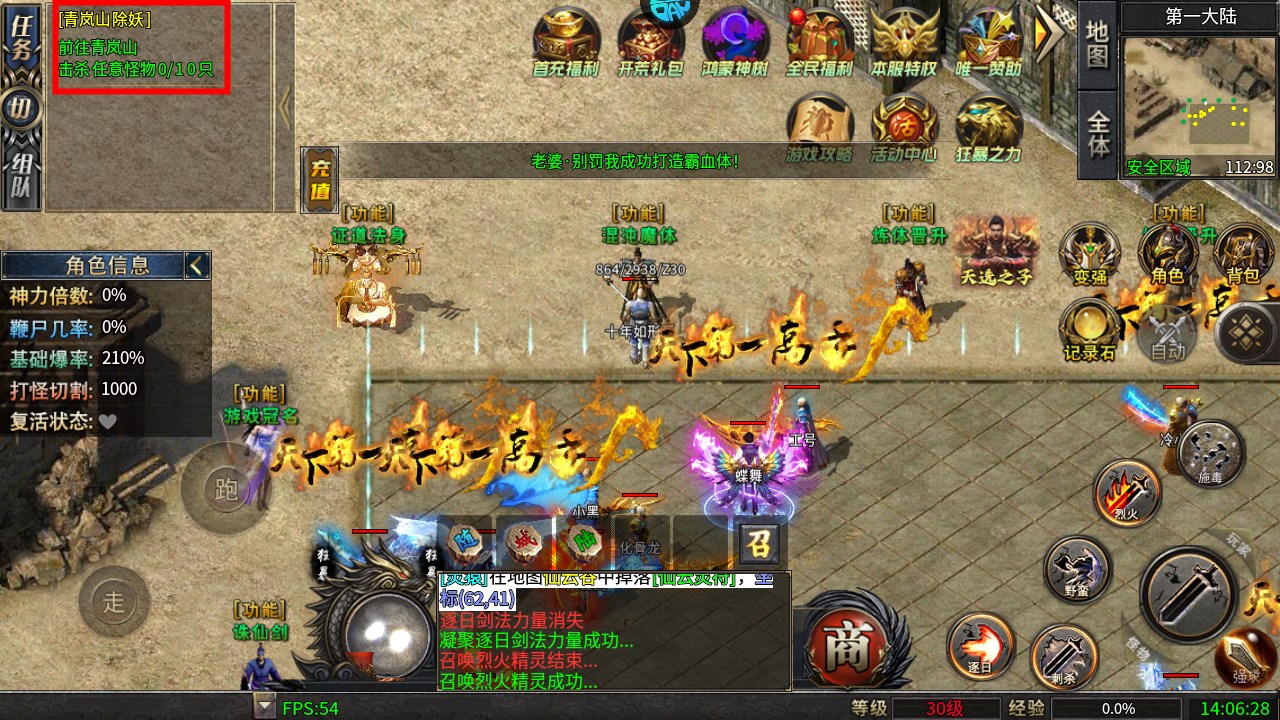The image size is (1280, 720).
Task: Open the 活动中心 event center
Action: click(x=904, y=127)
